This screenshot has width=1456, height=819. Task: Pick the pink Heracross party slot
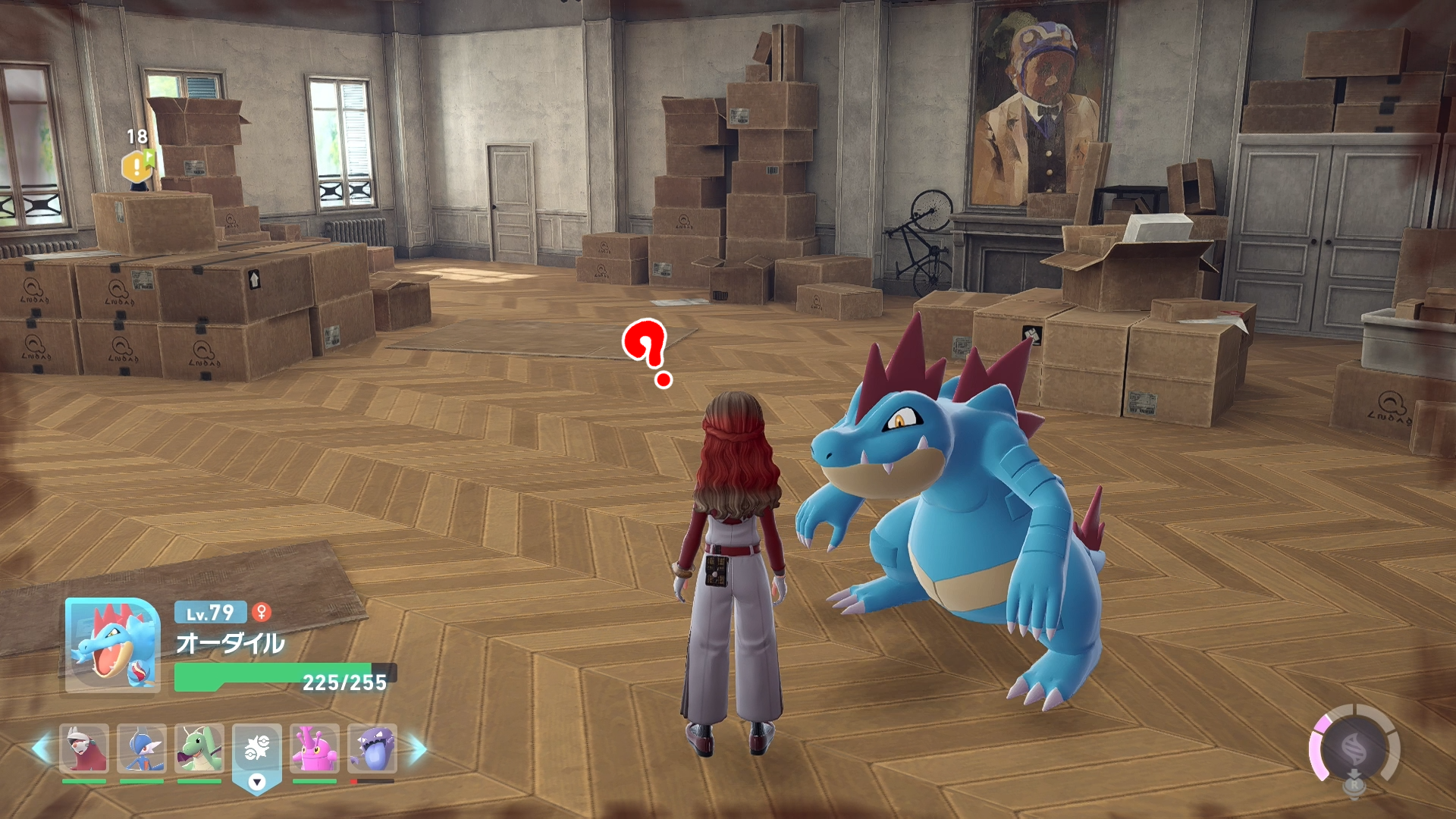315,748
